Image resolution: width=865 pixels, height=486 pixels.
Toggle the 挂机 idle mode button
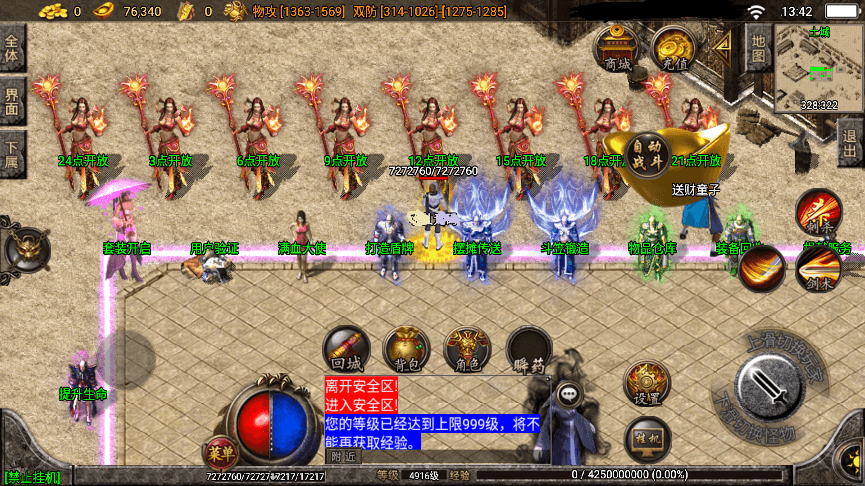point(645,438)
